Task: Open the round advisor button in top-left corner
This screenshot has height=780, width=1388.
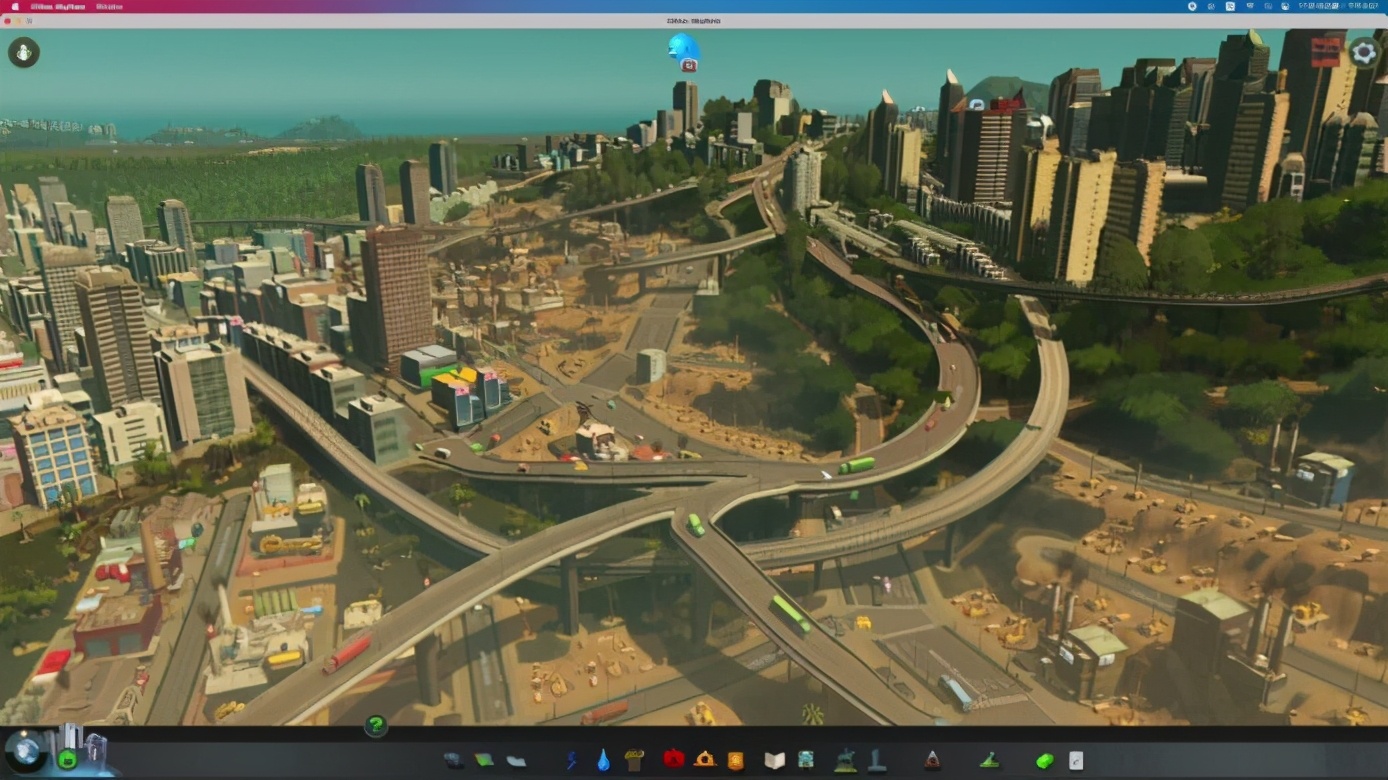Action: click(x=24, y=52)
